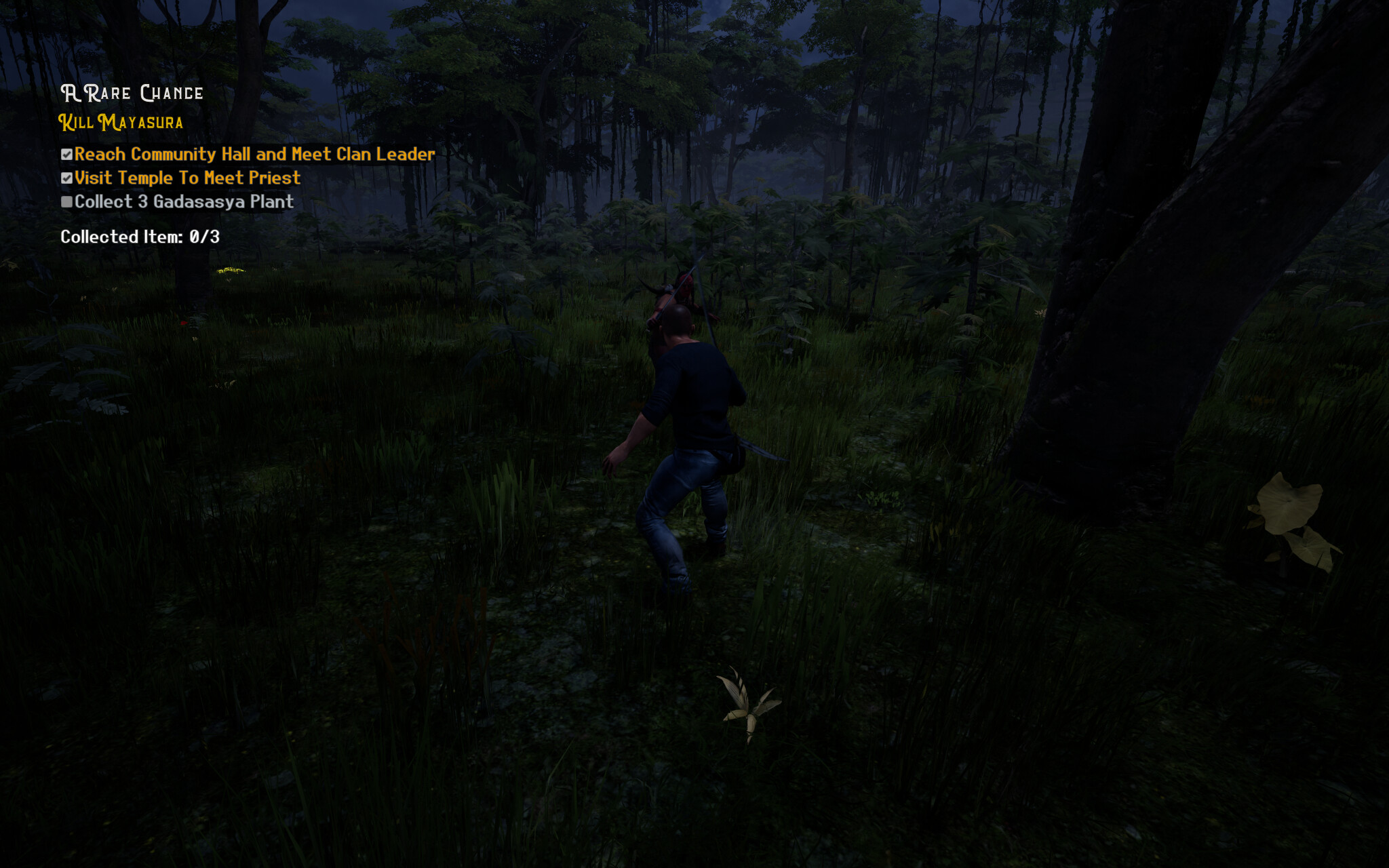Click the Kill Mayasura entry to expand objectives
The image size is (1389, 868).
click(x=121, y=123)
